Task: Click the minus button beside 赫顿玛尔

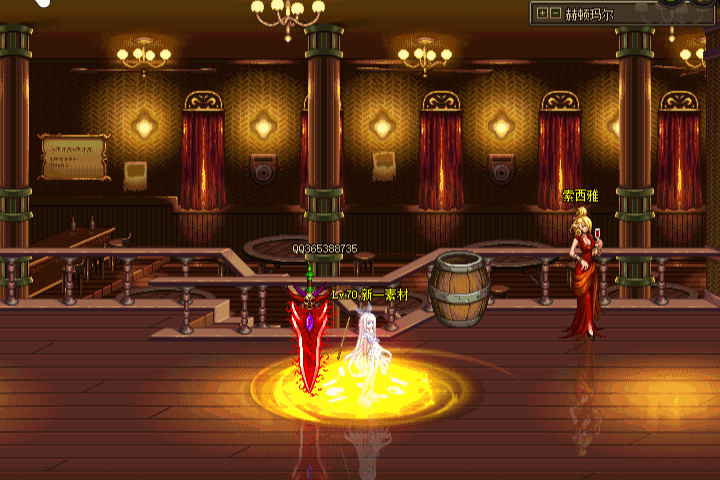Action: (555, 14)
